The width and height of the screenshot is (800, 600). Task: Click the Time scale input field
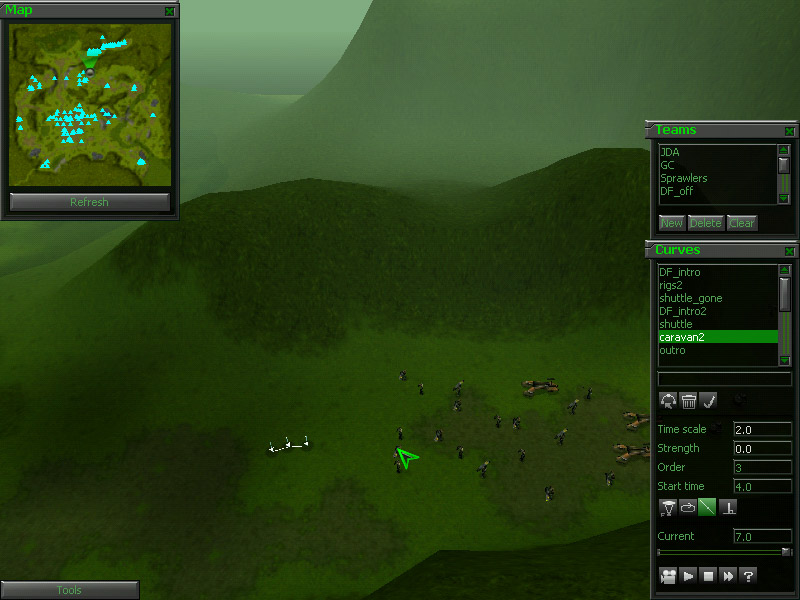point(762,429)
